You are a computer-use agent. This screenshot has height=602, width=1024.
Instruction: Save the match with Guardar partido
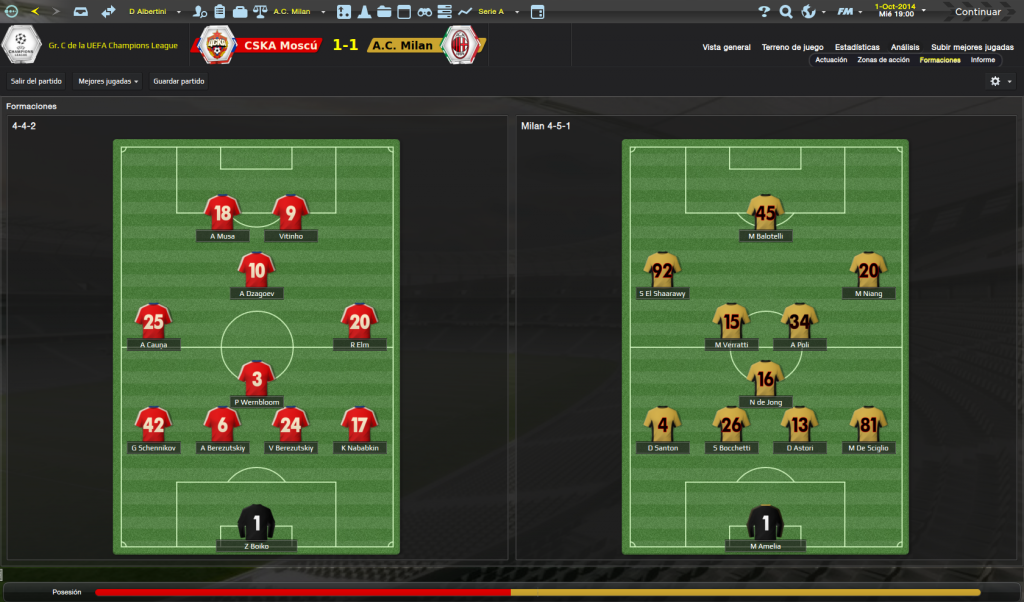pos(179,81)
